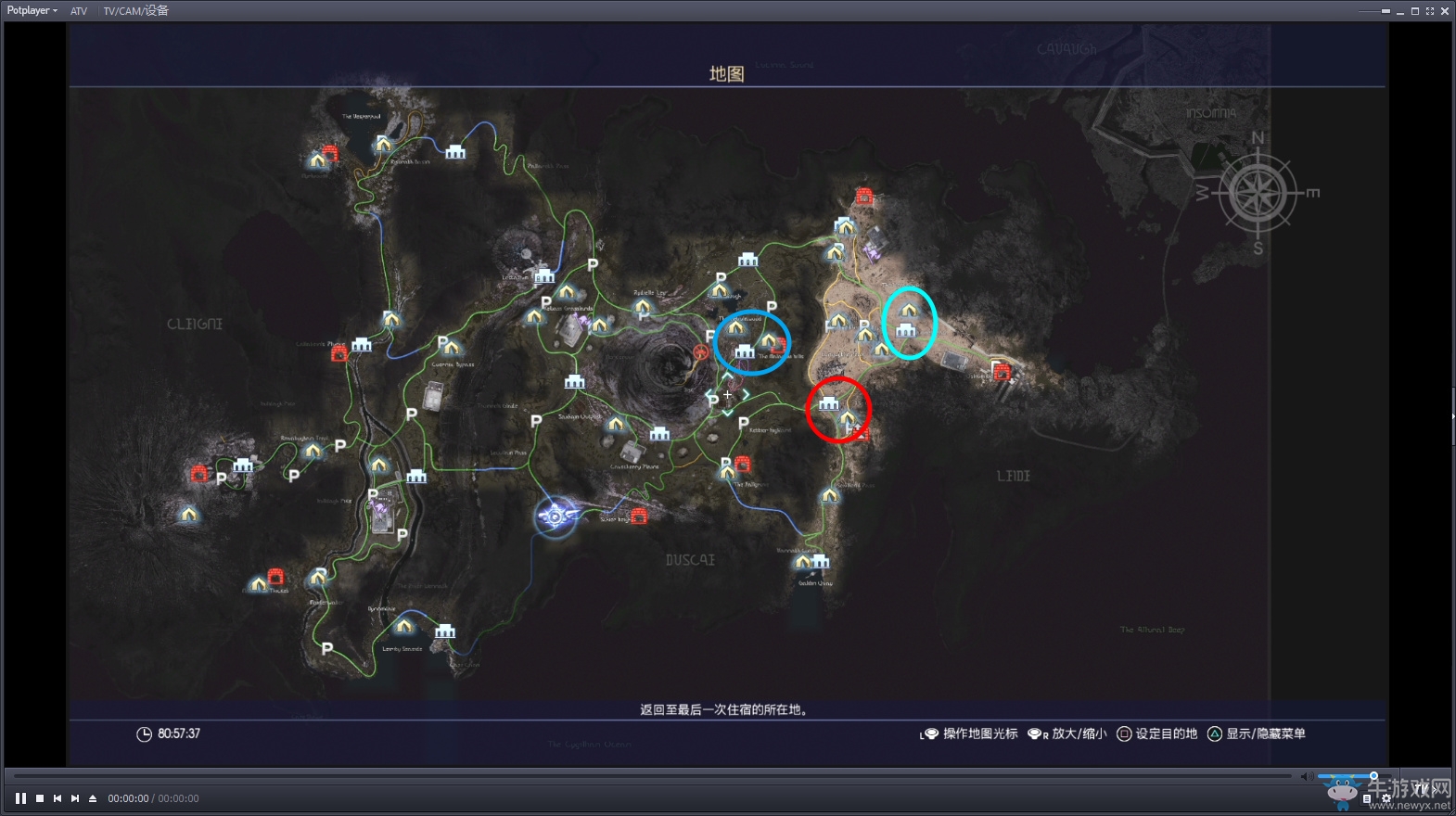Open the TV/CAM/设备 menu
The width and height of the screenshot is (1456, 816).
[x=135, y=11]
